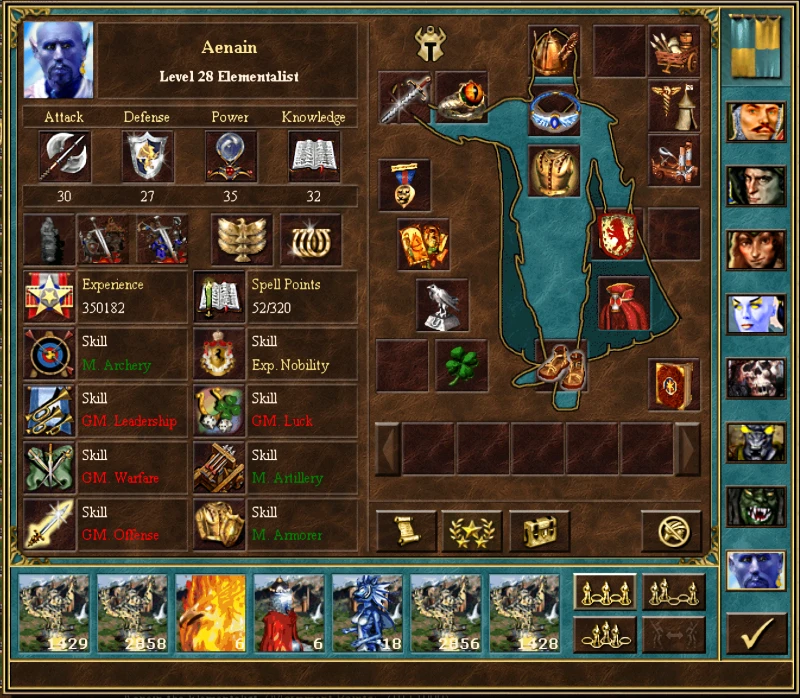Select the fire phoenix creature stack

[211, 613]
